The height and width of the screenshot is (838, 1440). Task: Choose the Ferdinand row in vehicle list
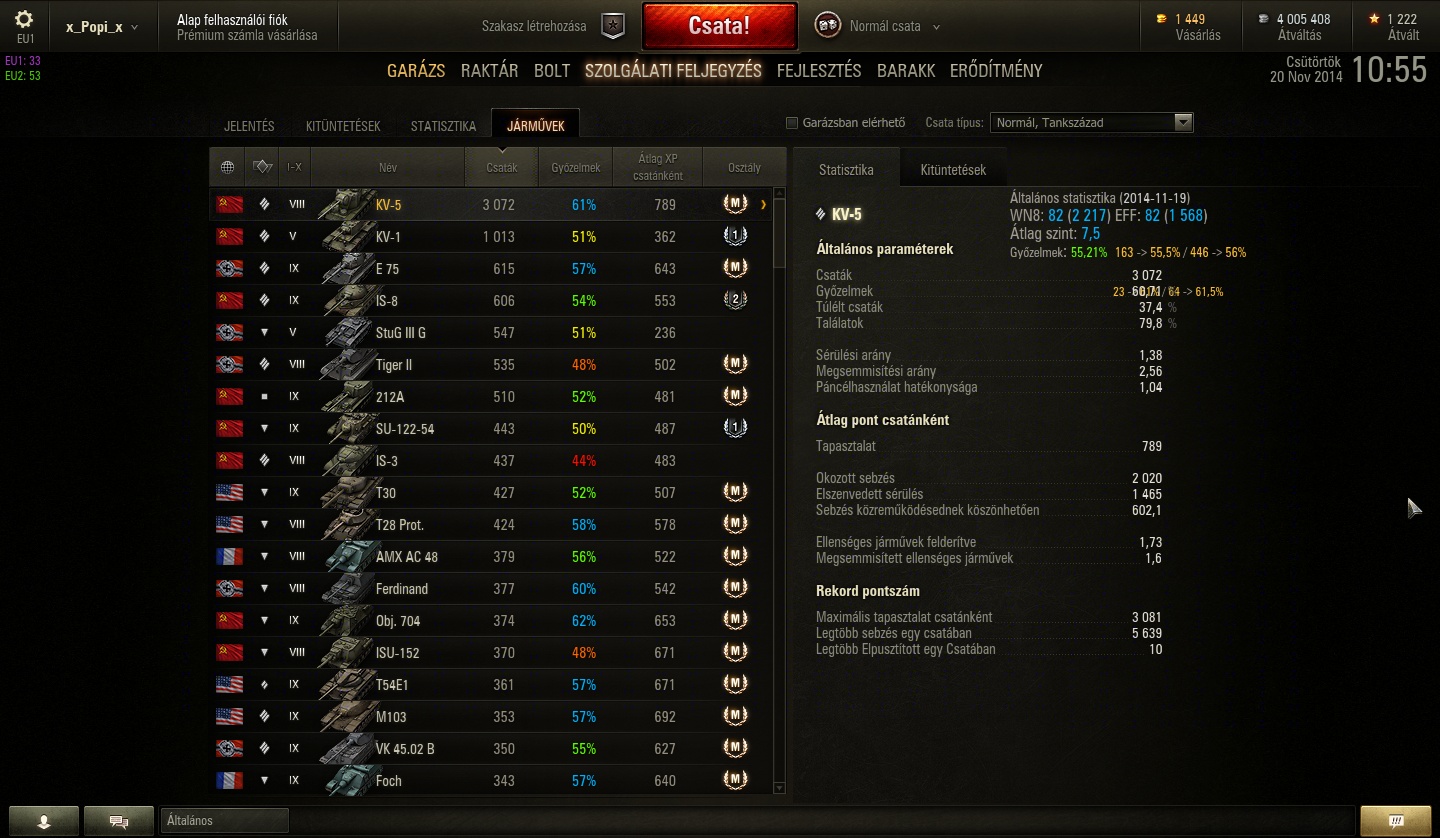490,589
